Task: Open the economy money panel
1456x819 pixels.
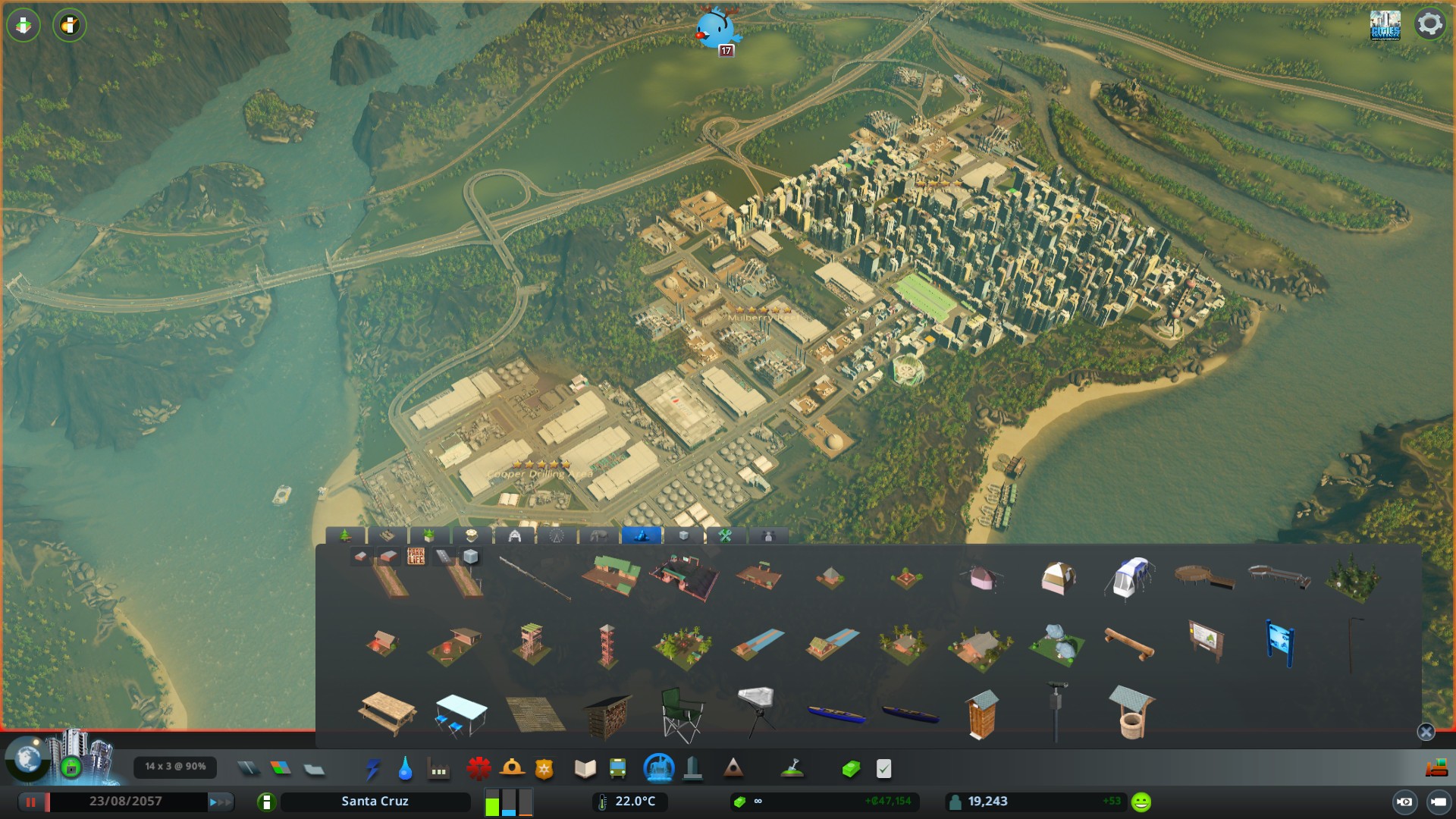Action: (851, 769)
